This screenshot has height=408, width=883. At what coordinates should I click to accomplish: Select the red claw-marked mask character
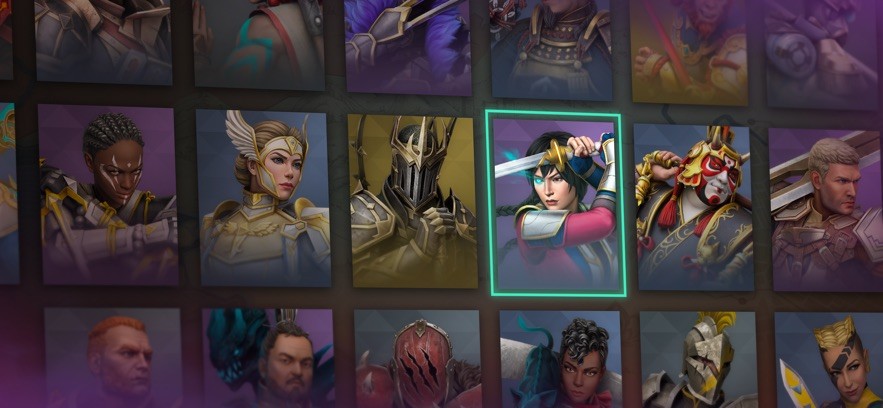[418, 360]
